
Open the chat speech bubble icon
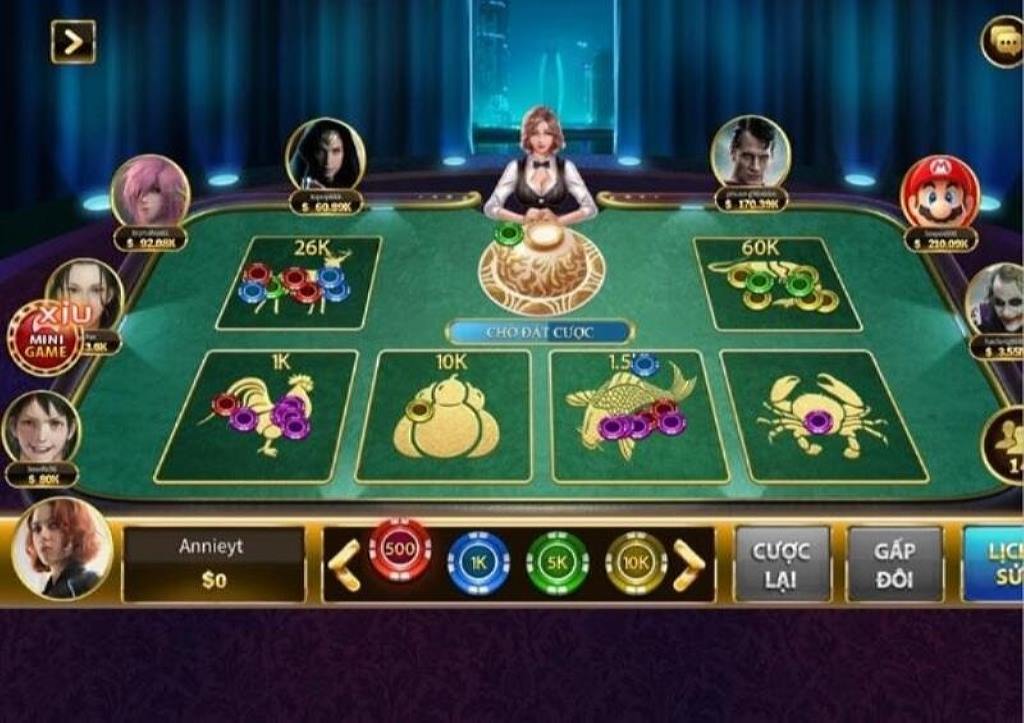[1002, 41]
